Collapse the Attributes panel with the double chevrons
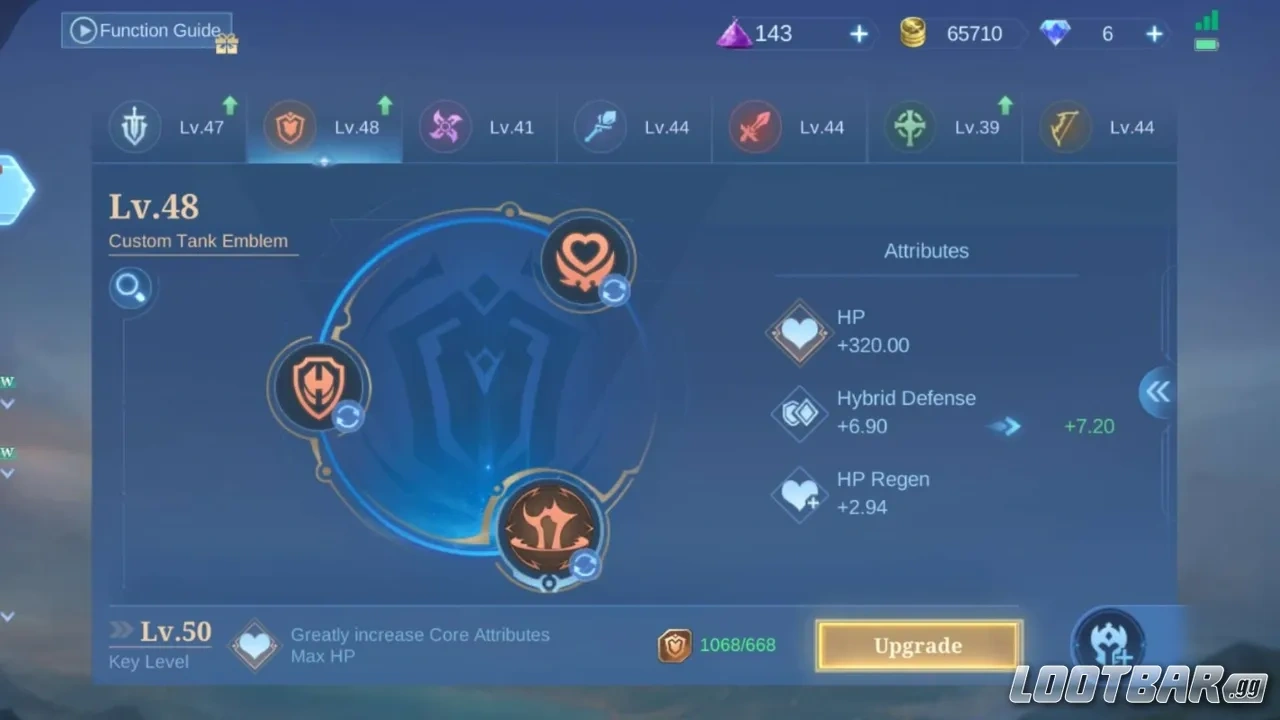1280x720 pixels. [x=1156, y=392]
